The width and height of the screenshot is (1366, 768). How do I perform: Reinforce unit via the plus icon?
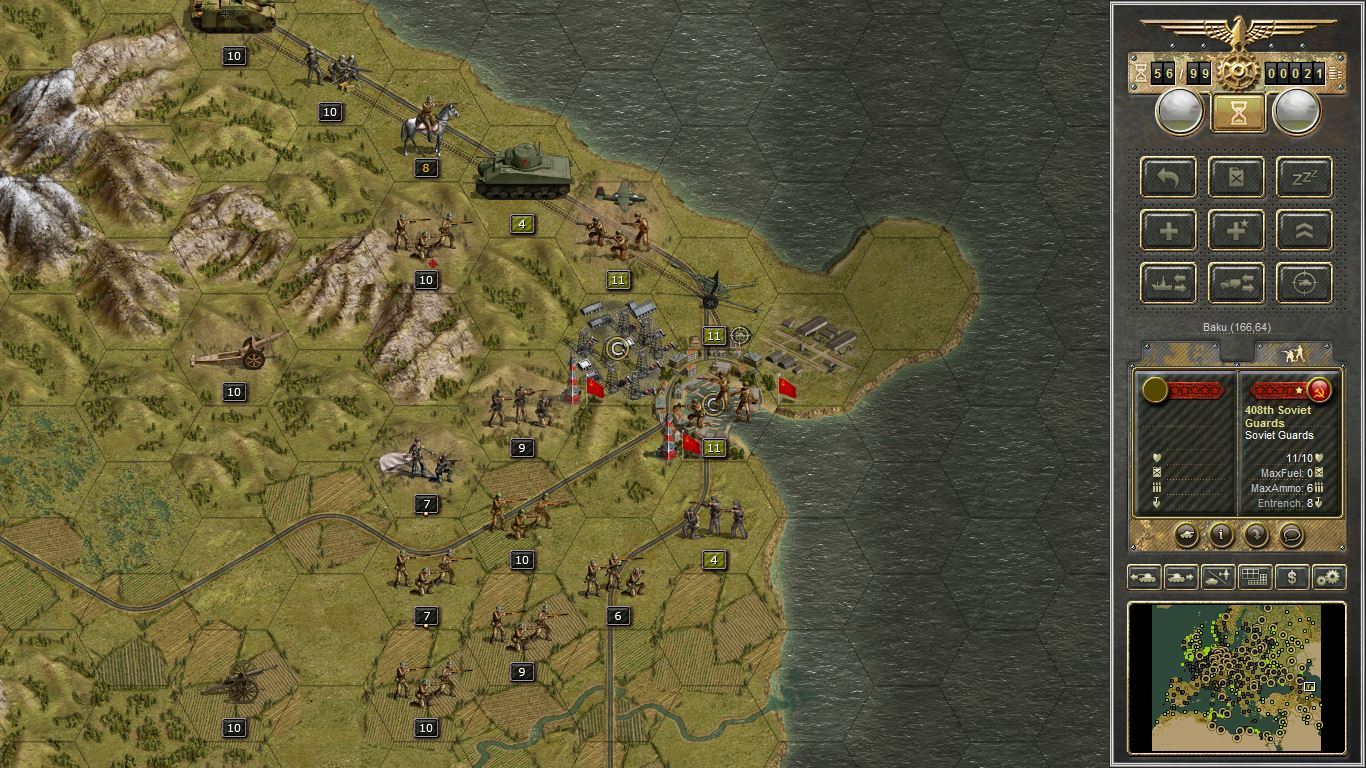pos(1168,230)
